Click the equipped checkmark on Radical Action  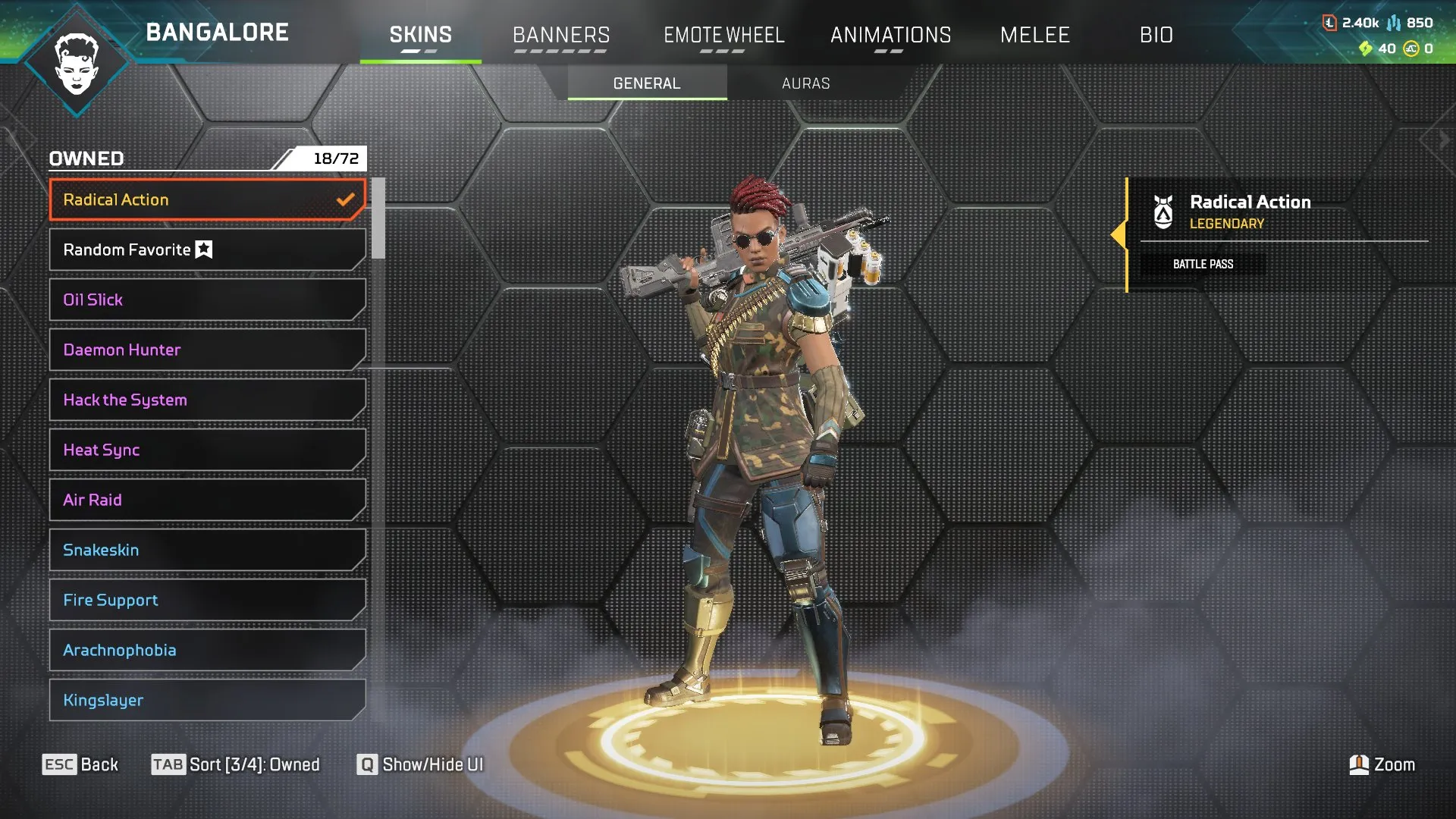tap(347, 199)
